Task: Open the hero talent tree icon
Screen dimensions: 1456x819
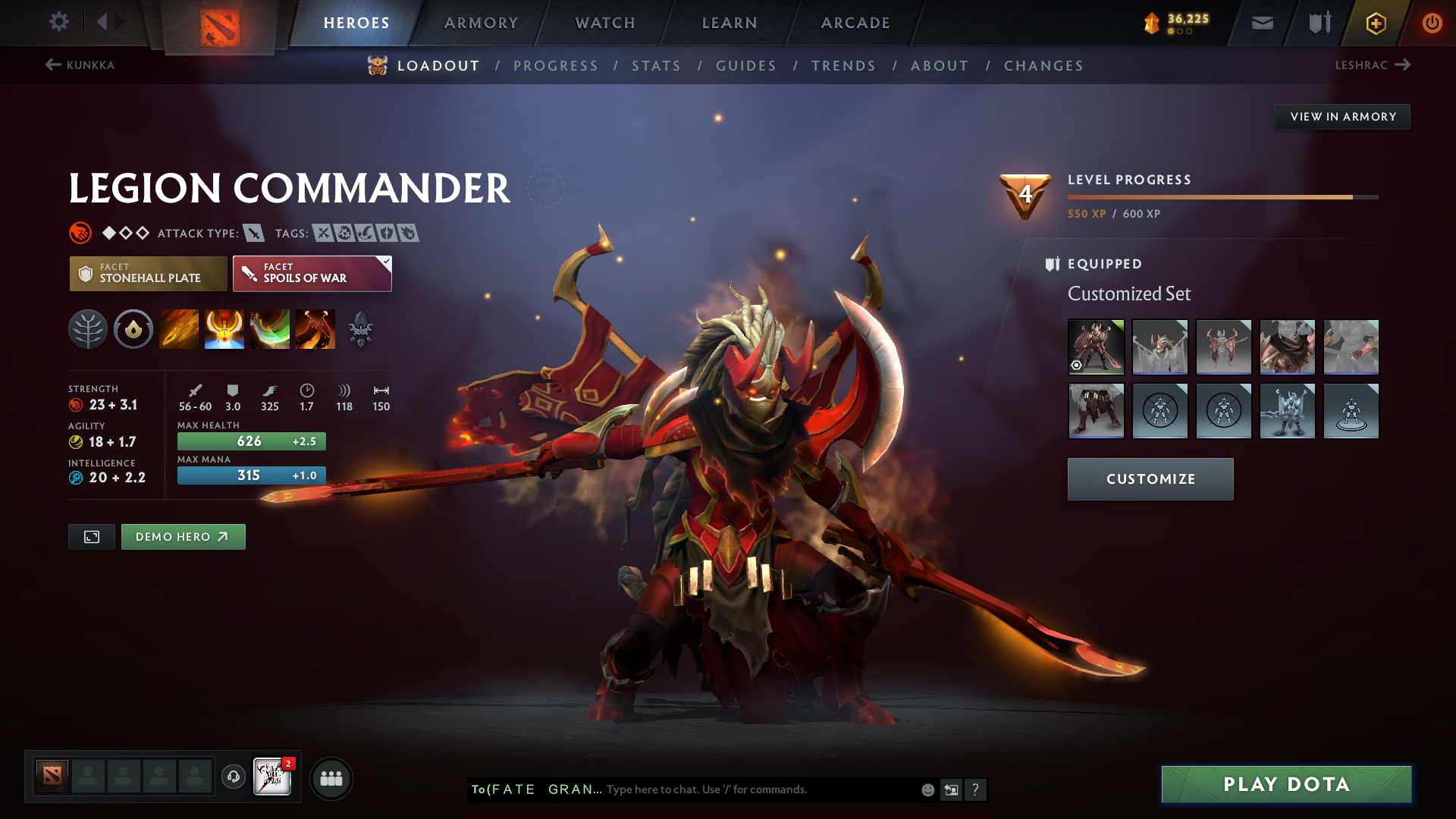Action: tap(88, 329)
